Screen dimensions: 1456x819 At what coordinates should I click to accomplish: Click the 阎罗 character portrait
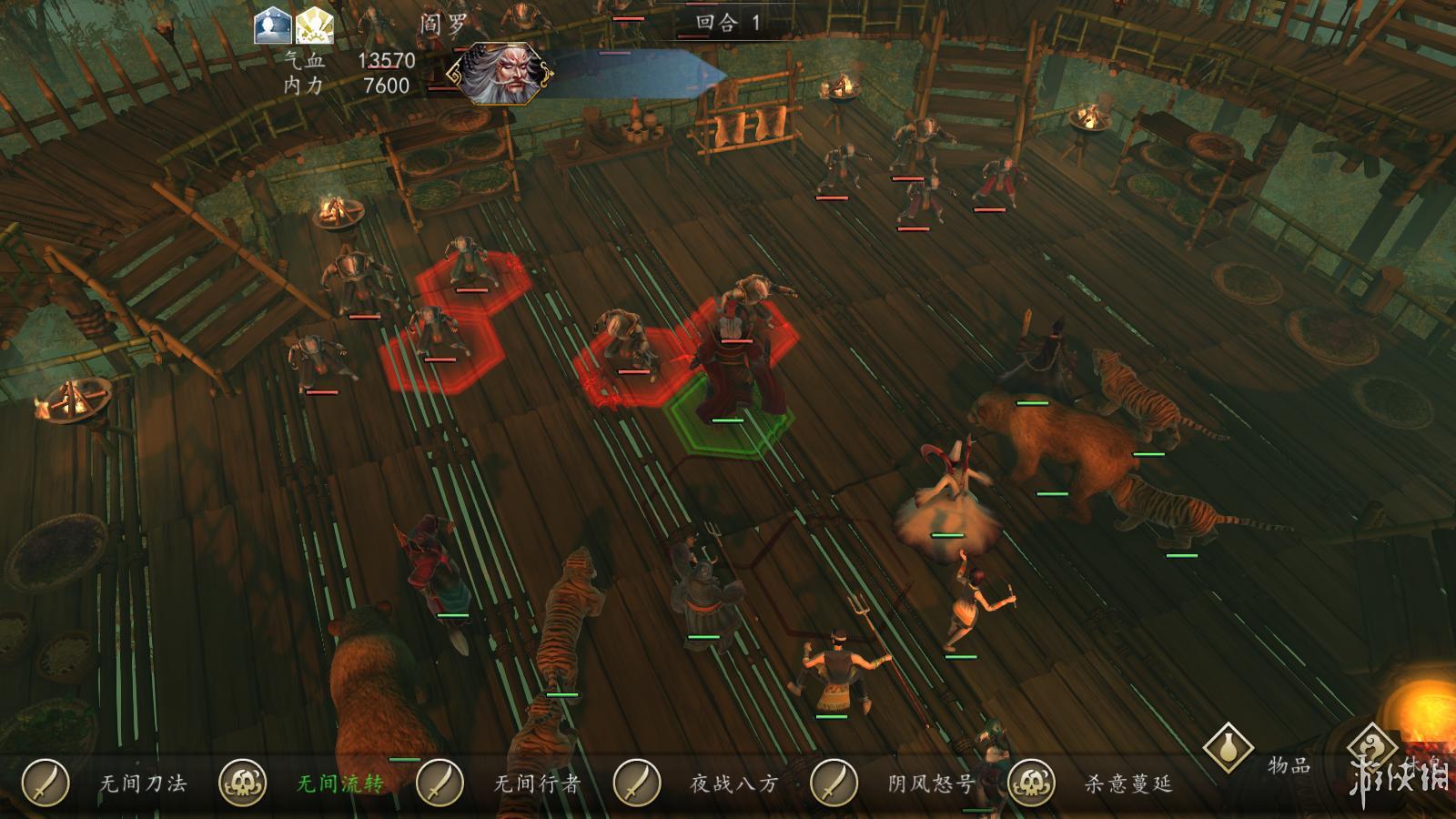click(x=505, y=74)
